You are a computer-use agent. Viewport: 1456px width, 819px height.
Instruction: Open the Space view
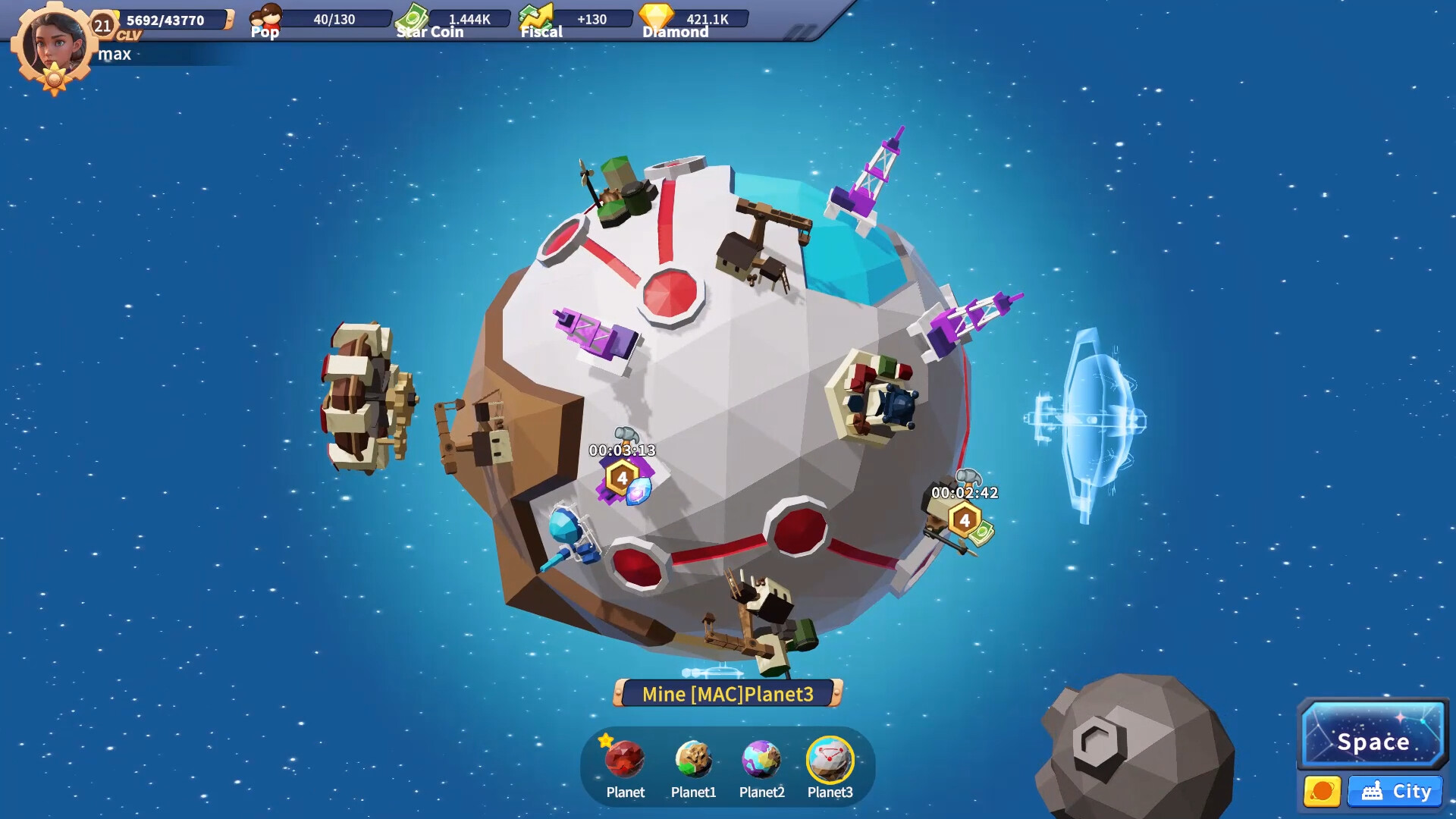[x=1373, y=736]
